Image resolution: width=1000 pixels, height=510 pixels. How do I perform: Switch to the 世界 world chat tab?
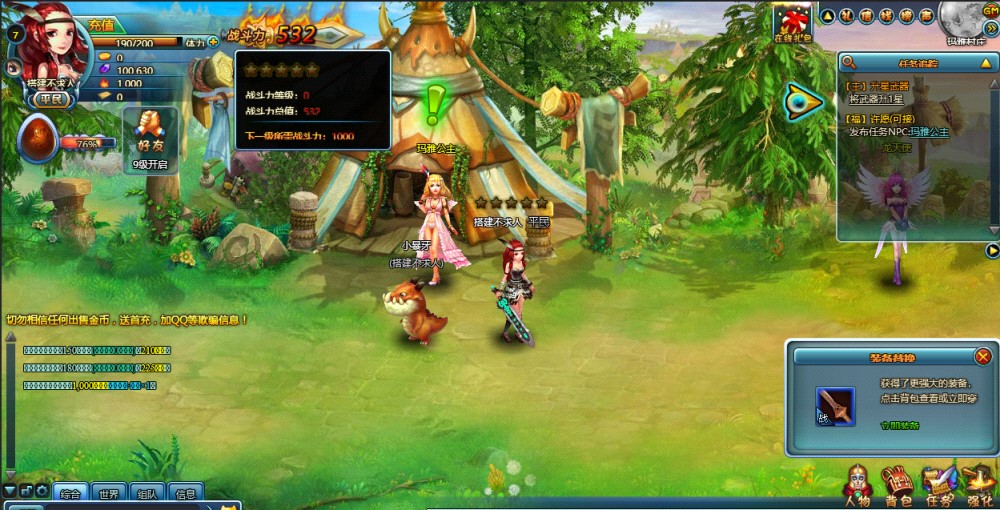click(108, 494)
